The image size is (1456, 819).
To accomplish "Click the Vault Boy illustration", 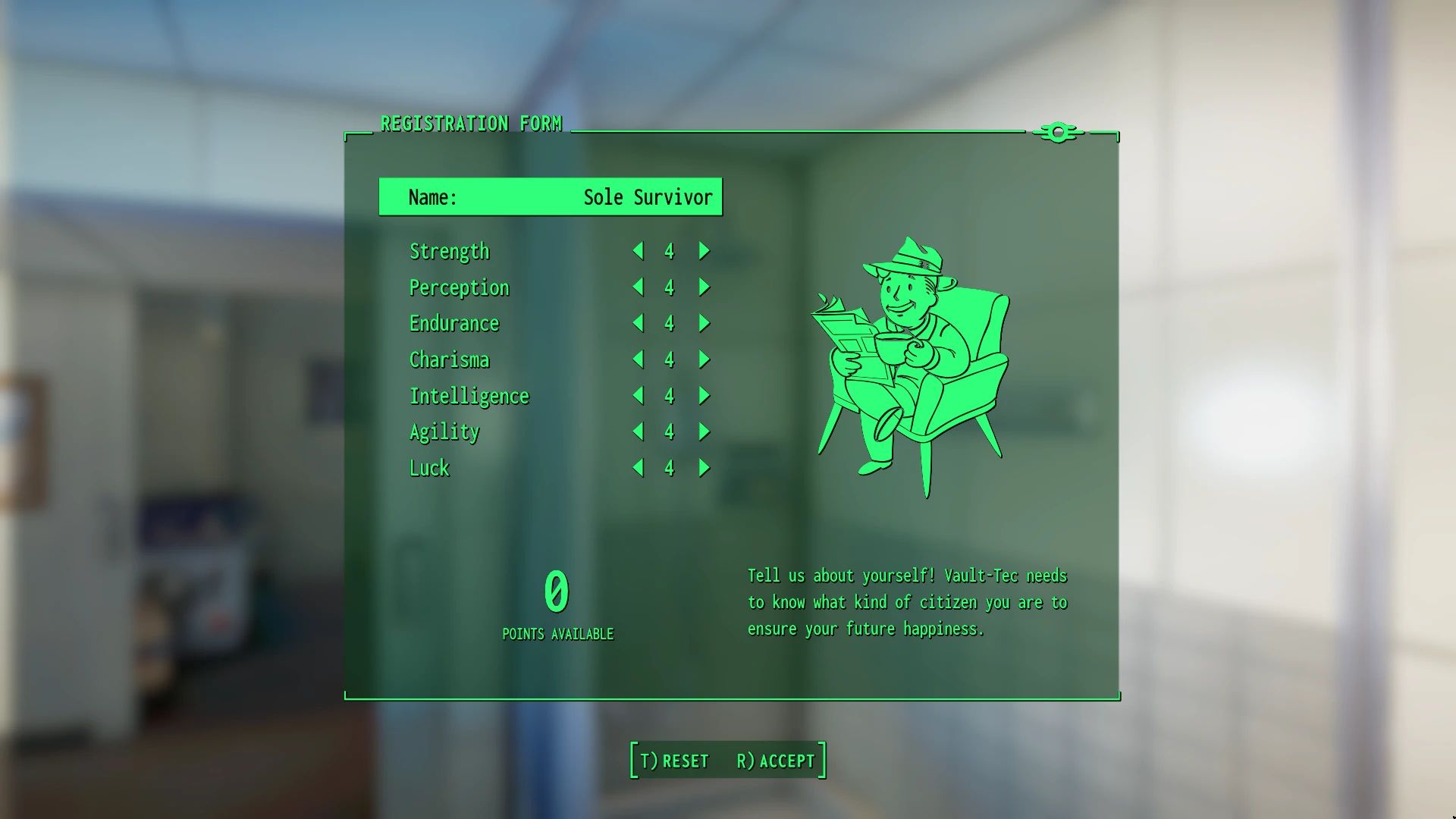I will 910,364.
